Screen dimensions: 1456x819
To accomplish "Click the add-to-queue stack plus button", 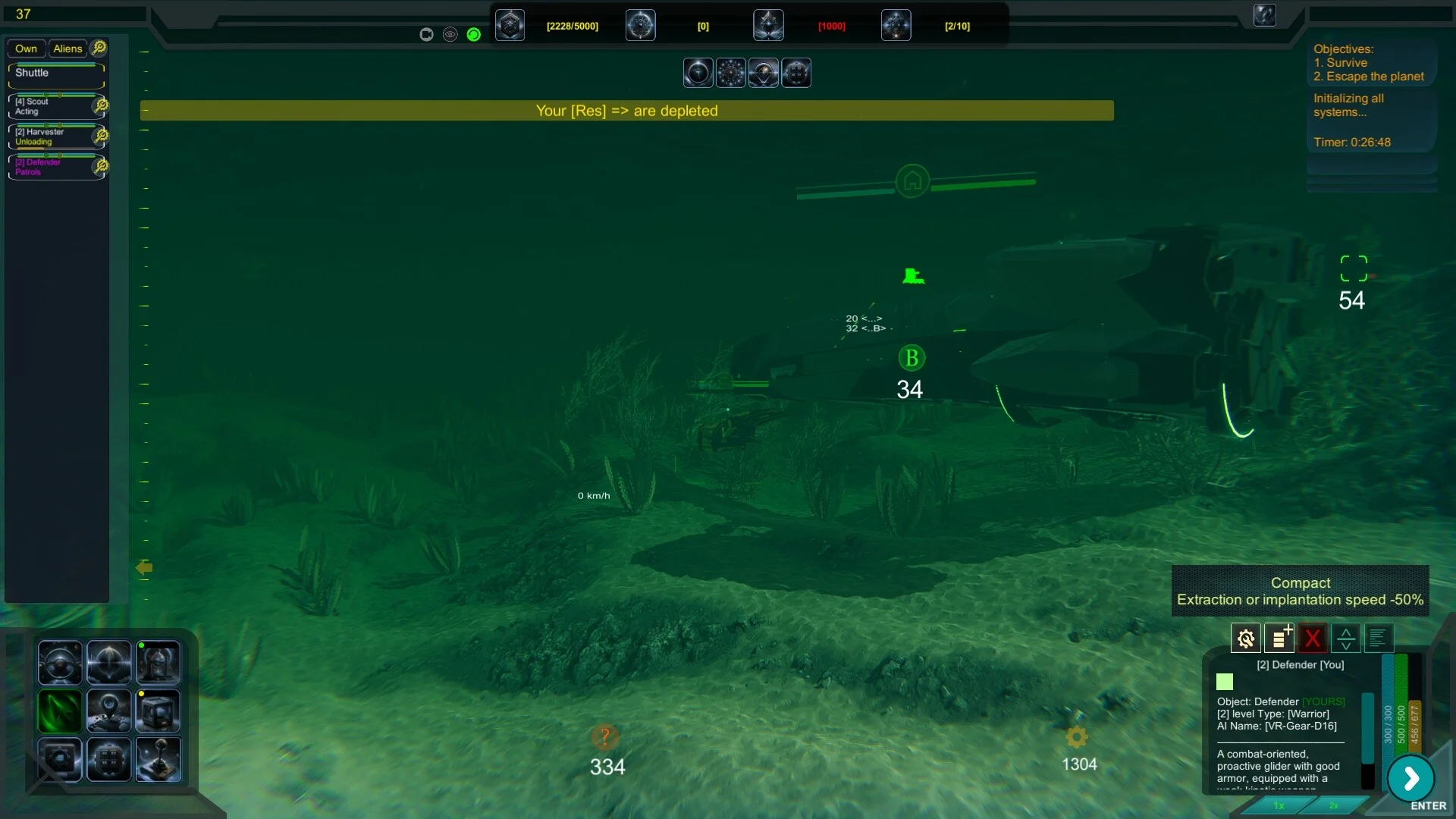I will pos(1279,639).
